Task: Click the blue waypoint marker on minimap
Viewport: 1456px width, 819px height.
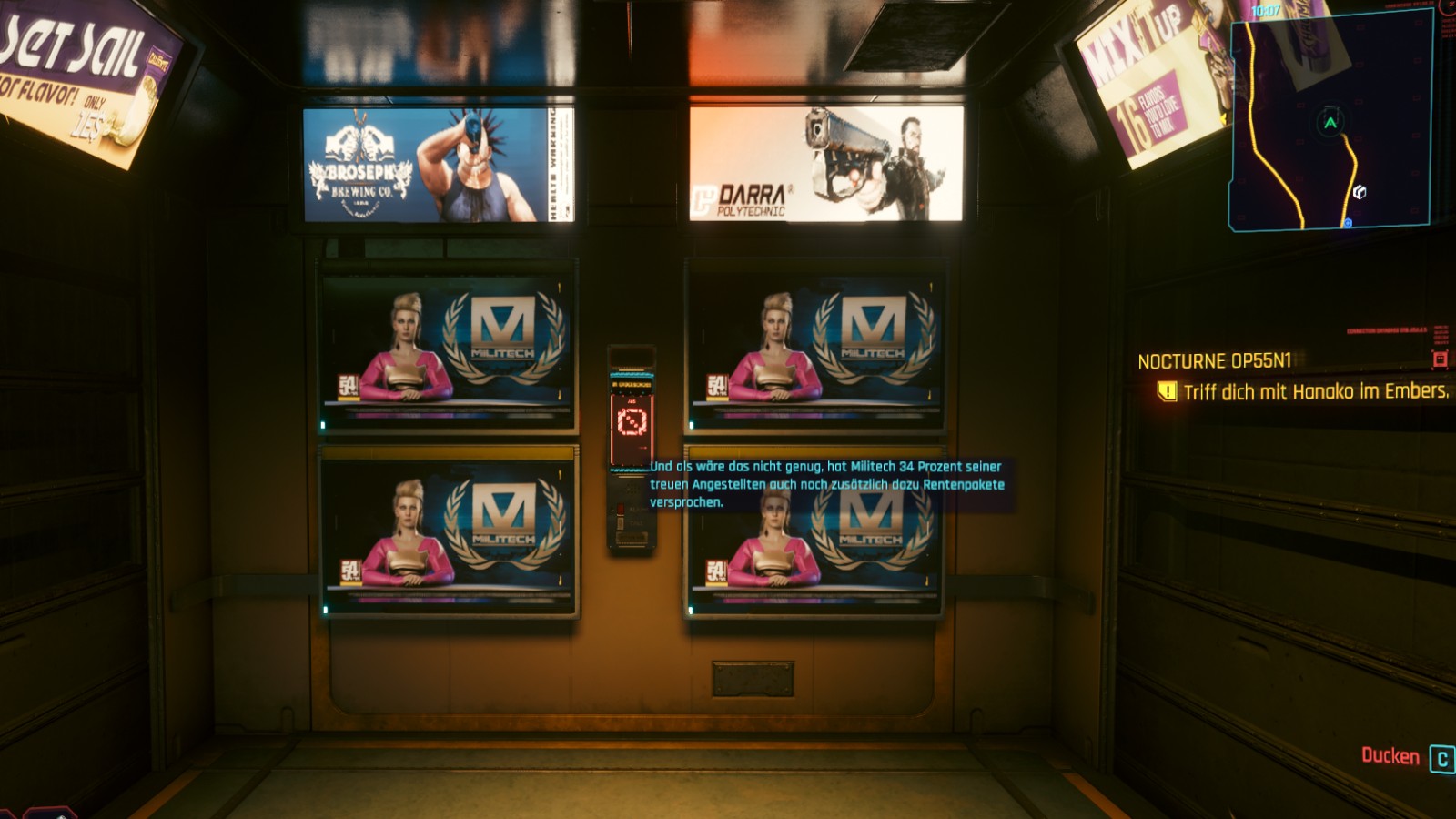Action: pyautogui.click(x=1348, y=223)
